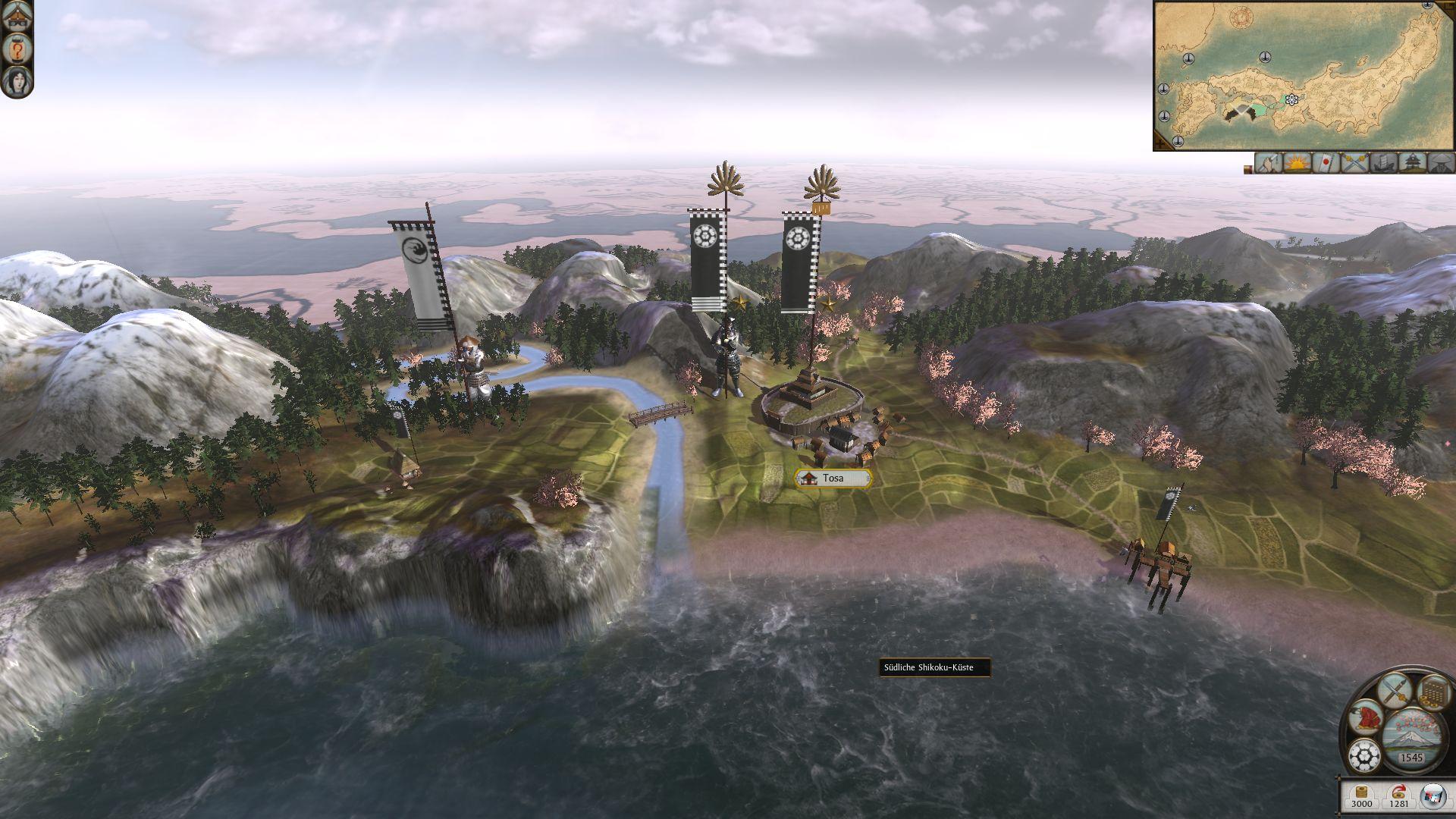
Task: Toggle the ship map filter
Action: 1382,163
